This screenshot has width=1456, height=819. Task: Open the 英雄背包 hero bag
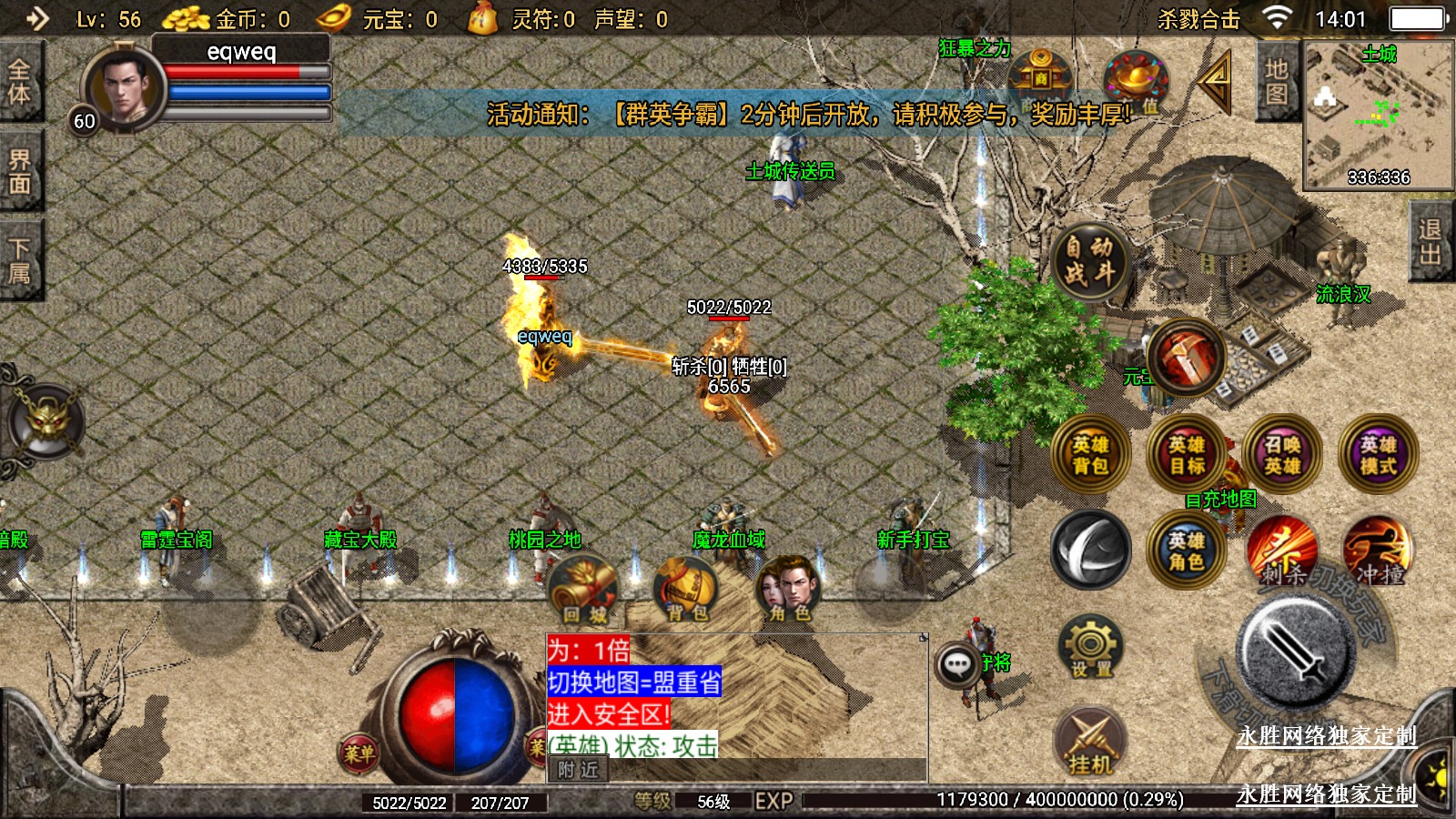click(x=1090, y=455)
